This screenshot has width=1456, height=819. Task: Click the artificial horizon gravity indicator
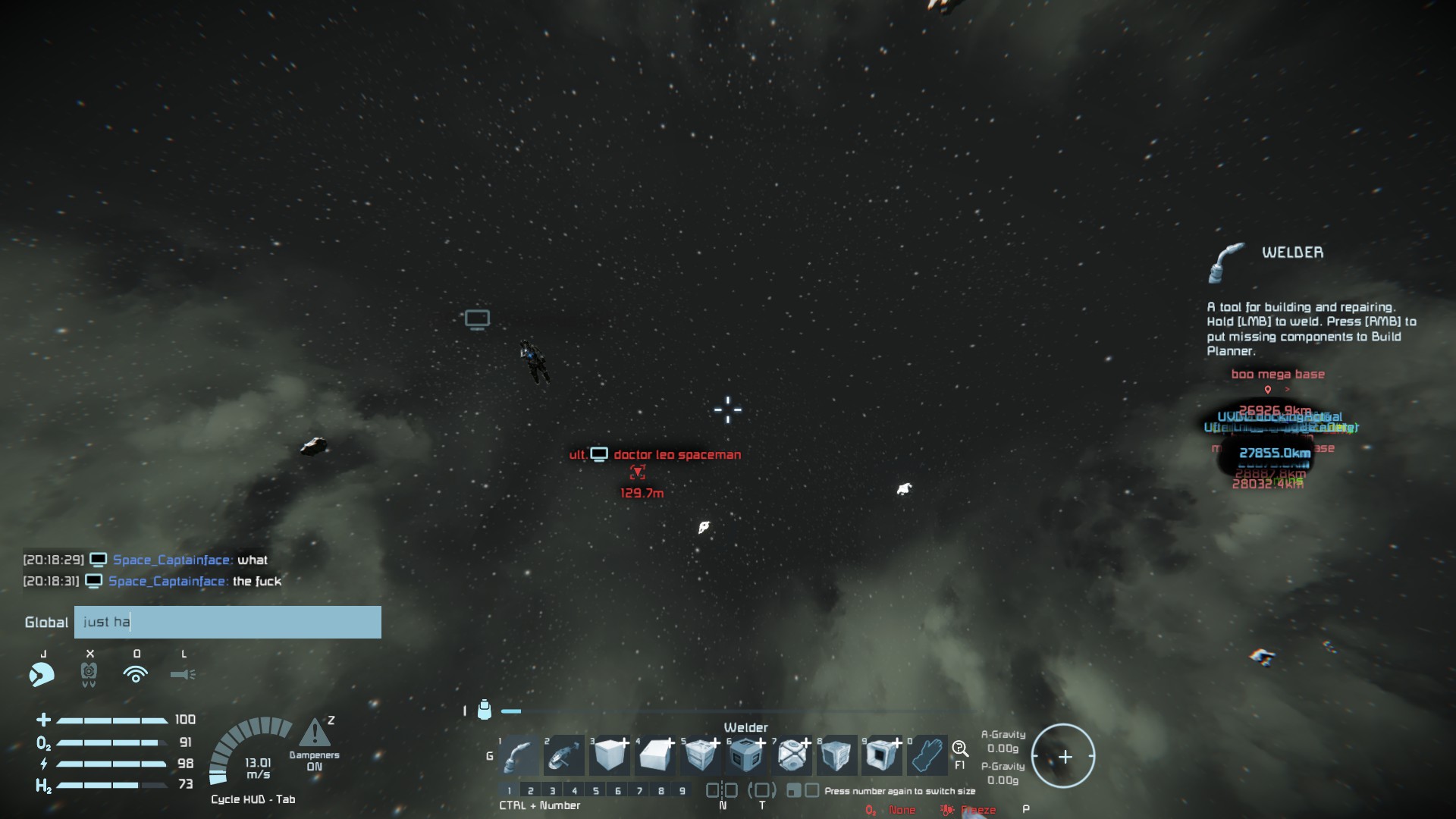coord(1063,756)
